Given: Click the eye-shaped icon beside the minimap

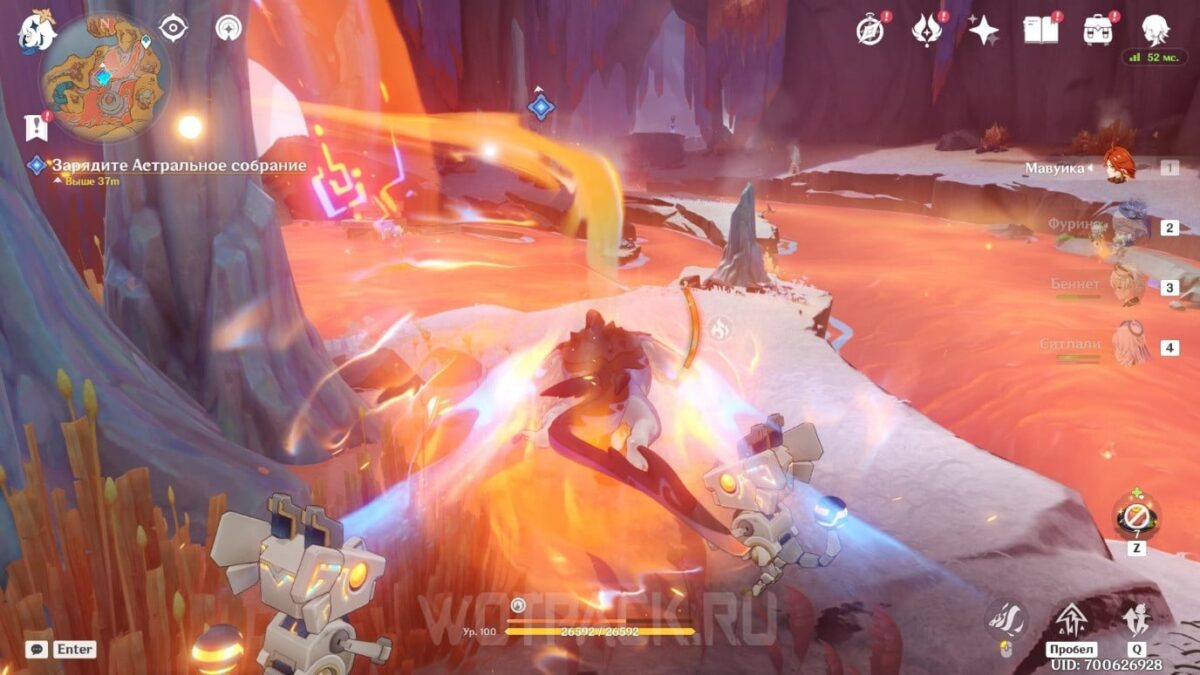Looking at the screenshot, I should pyautogui.click(x=174, y=28).
